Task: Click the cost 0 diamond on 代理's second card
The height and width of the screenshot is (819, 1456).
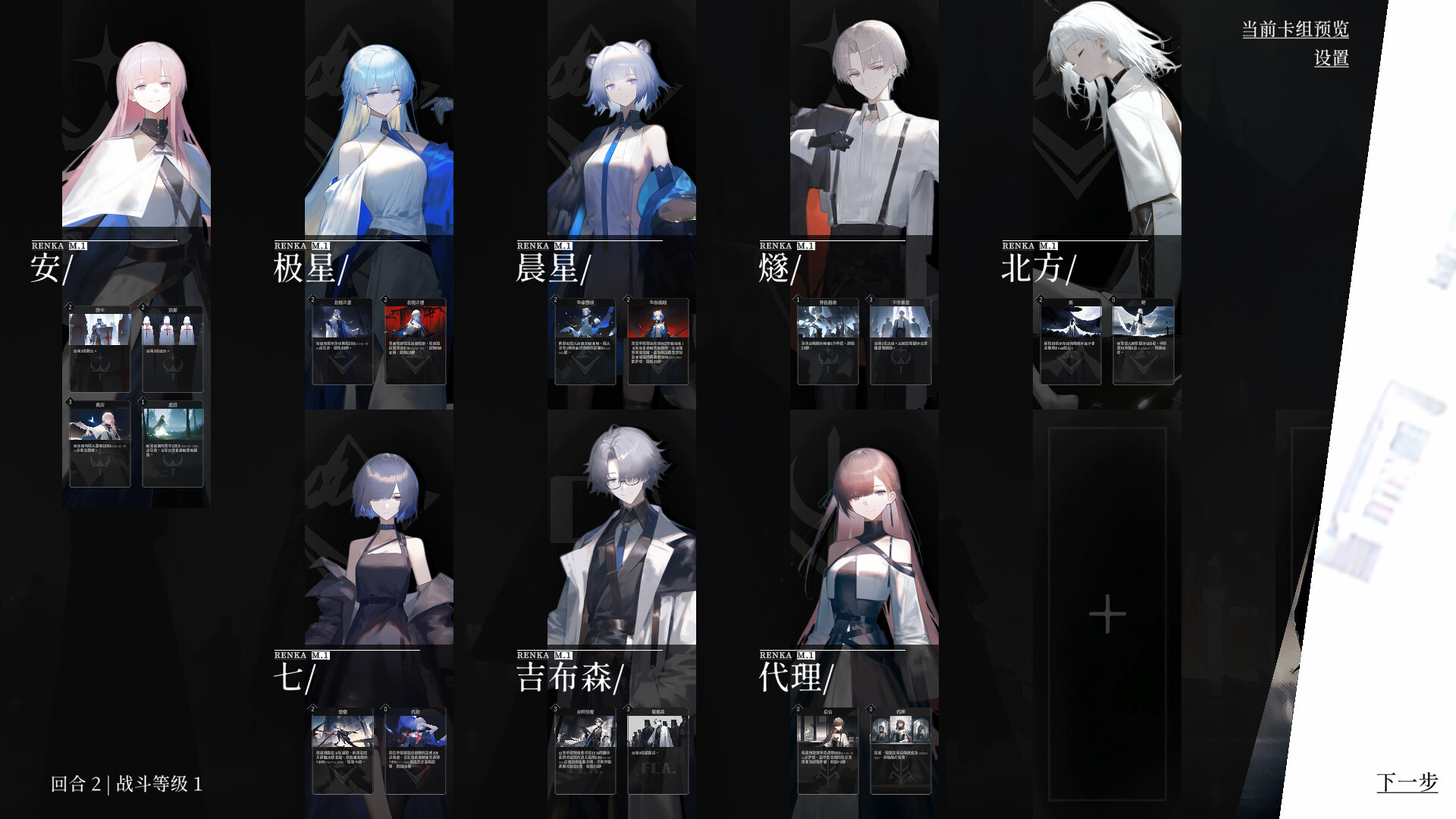Action: [870, 710]
